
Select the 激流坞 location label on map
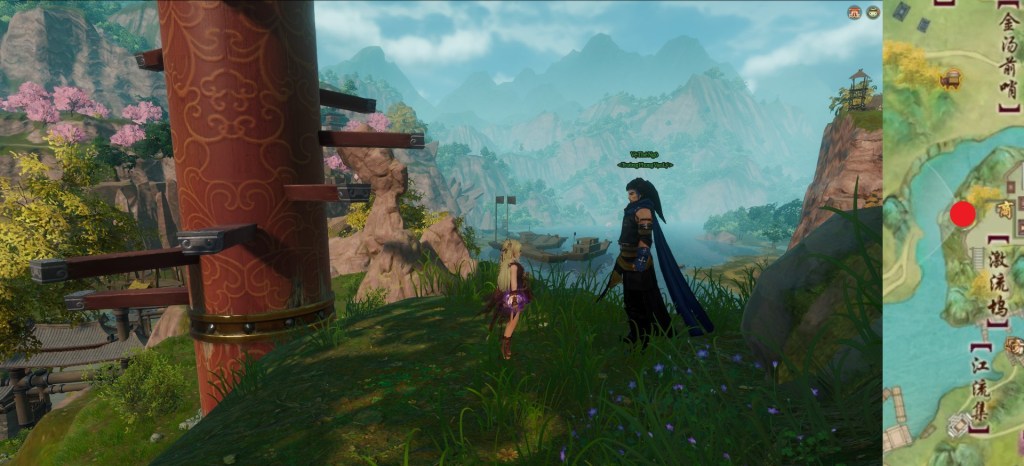997,283
